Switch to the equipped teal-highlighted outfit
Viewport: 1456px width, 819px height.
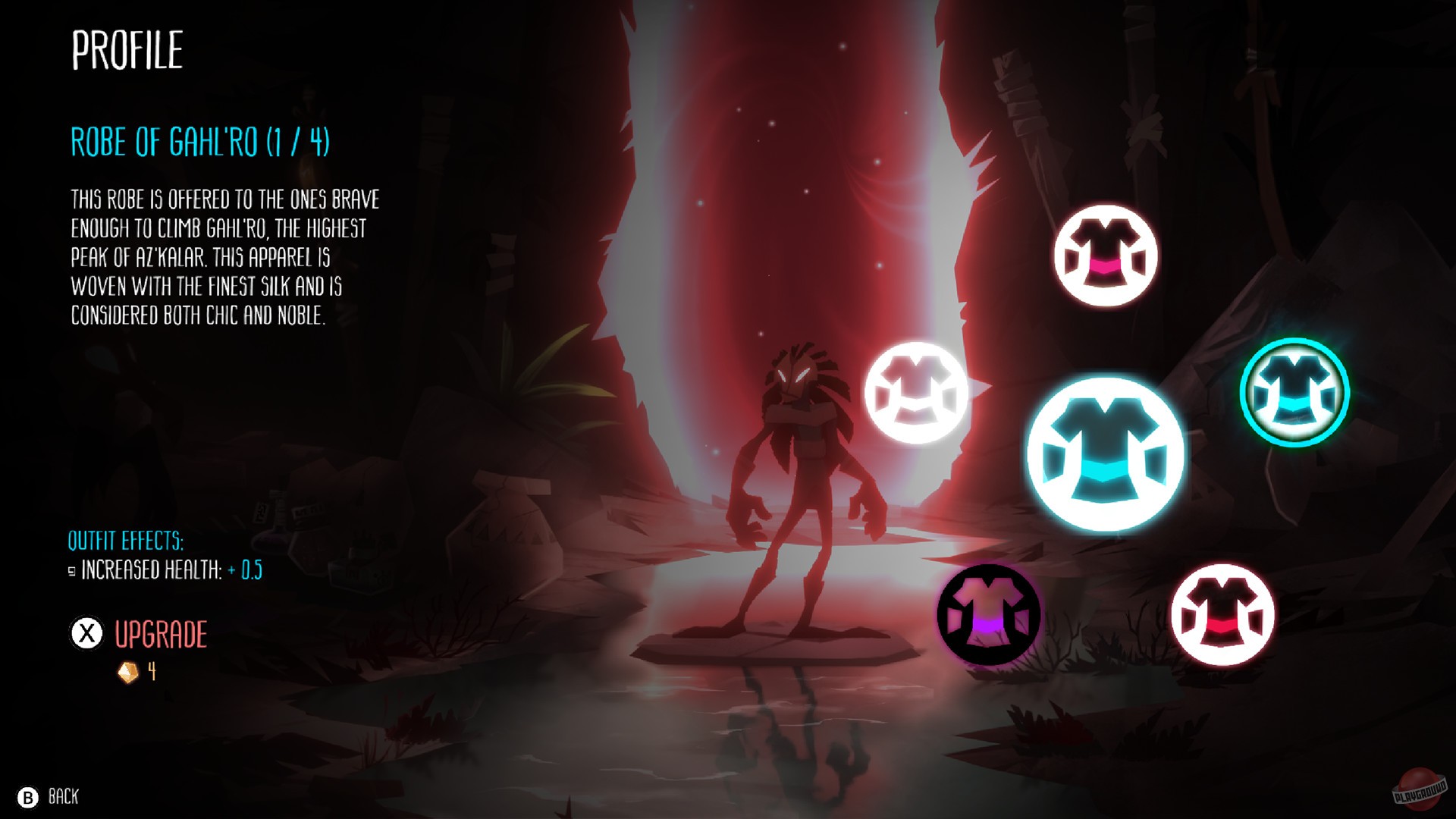click(x=1294, y=391)
